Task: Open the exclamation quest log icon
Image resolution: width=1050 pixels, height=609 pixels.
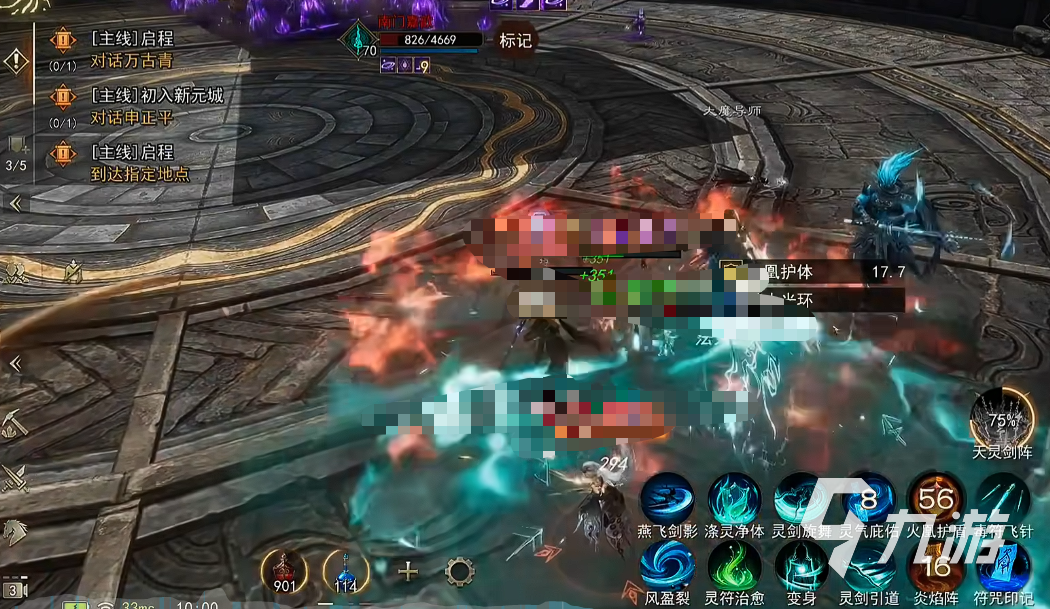Action: 16,61
